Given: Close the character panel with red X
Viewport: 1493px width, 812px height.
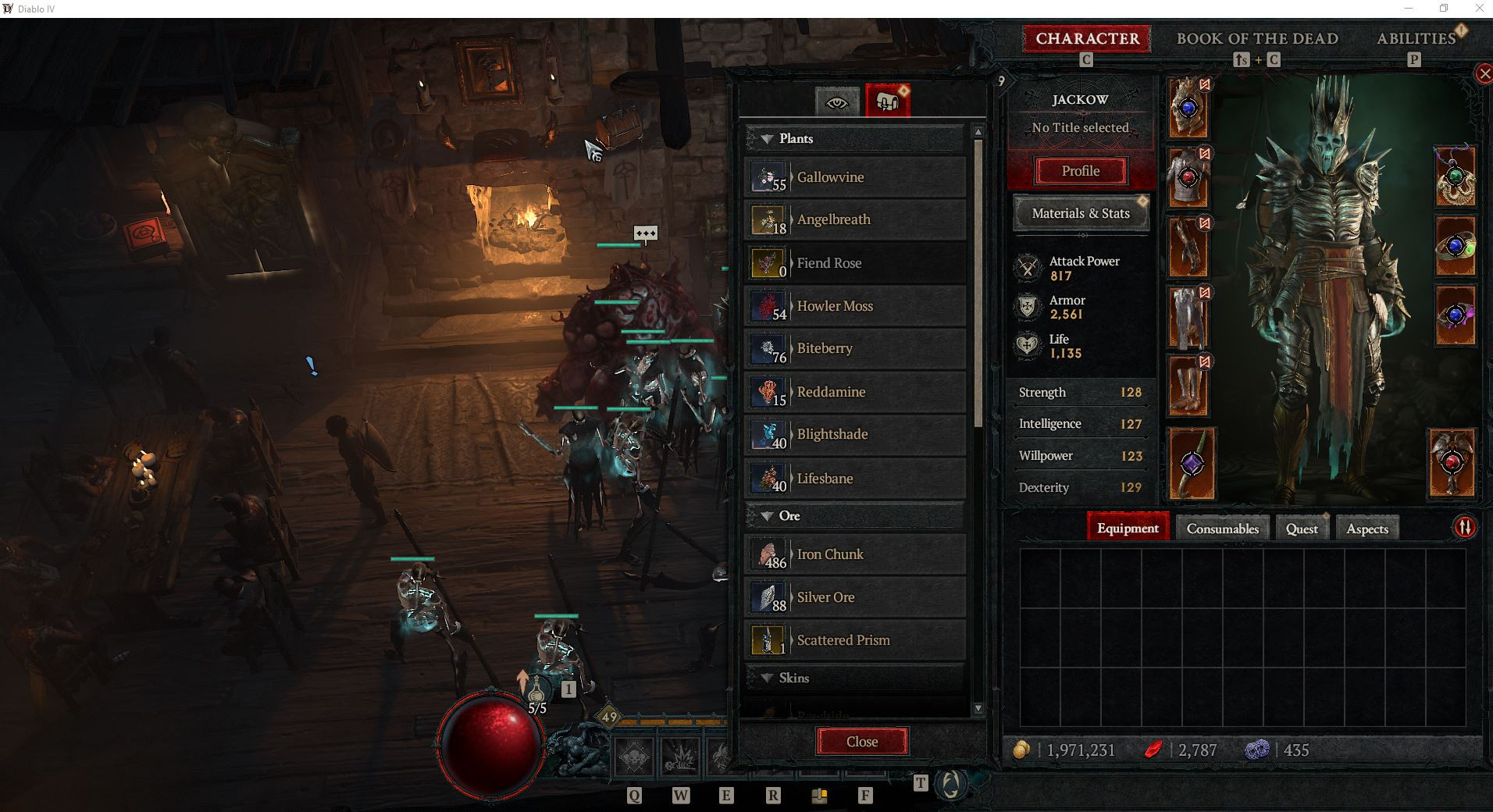Looking at the screenshot, I should [1484, 74].
